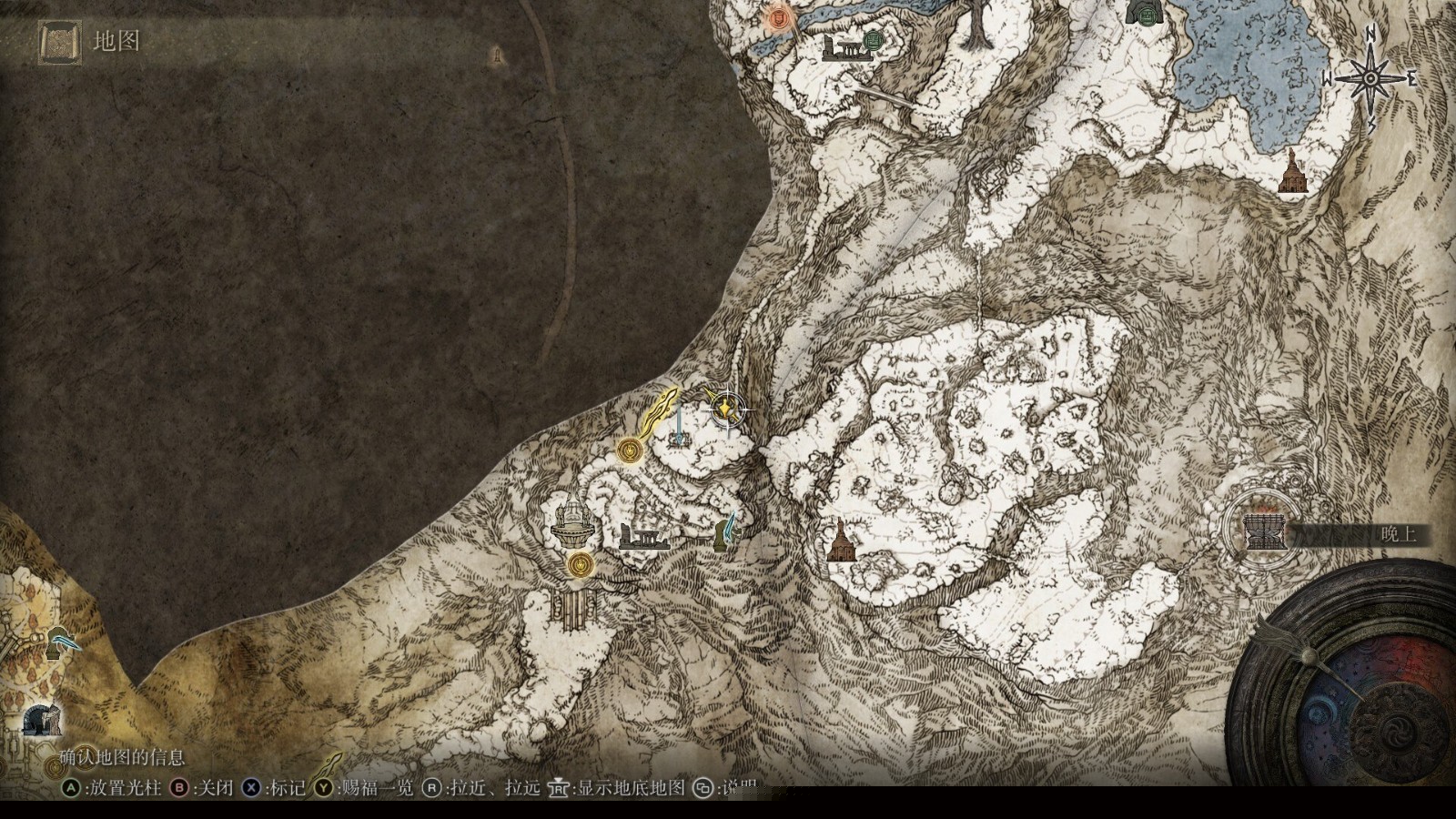Select the grace marker beside the golden trail
The width and height of the screenshot is (1456, 819).
click(x=628, y=450)
